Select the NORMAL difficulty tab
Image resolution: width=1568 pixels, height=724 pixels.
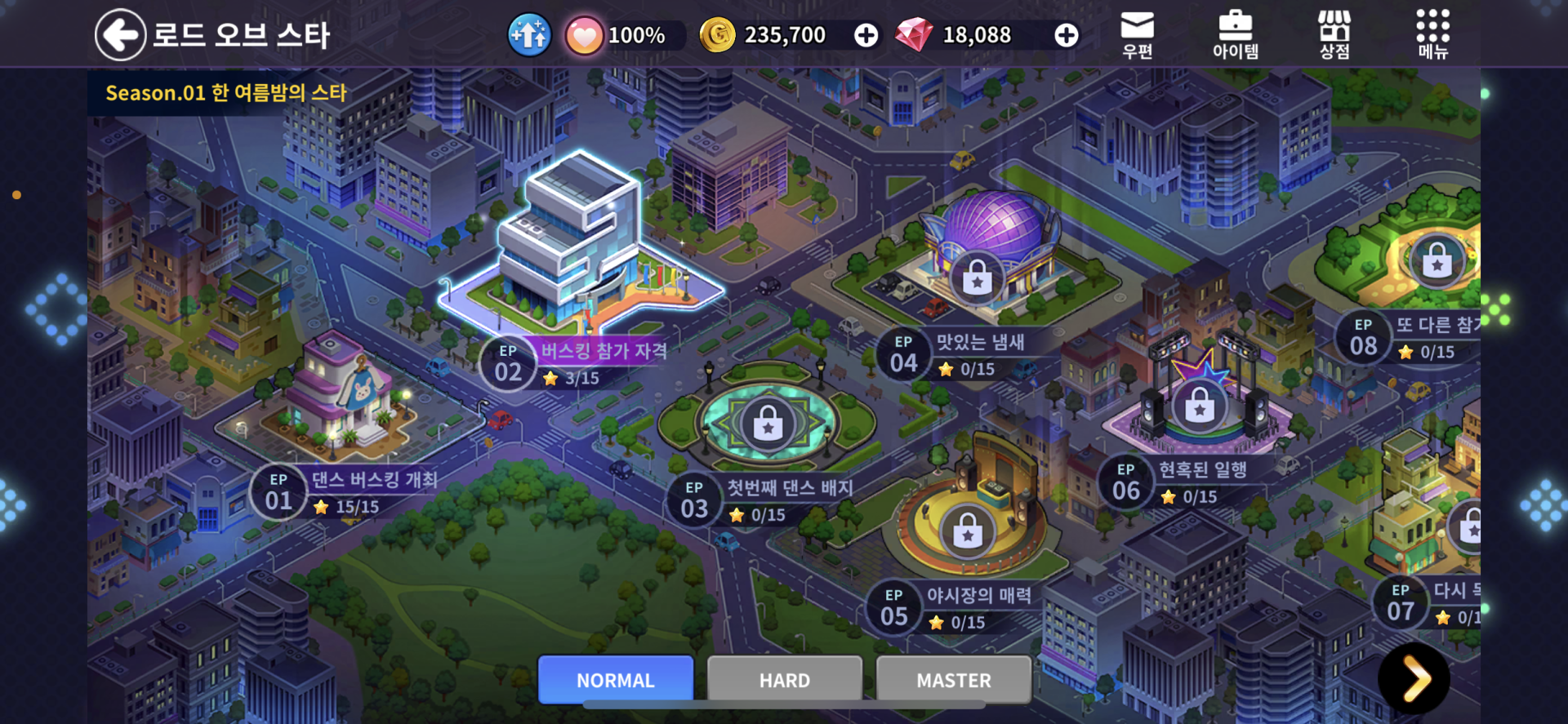[616, 680]
